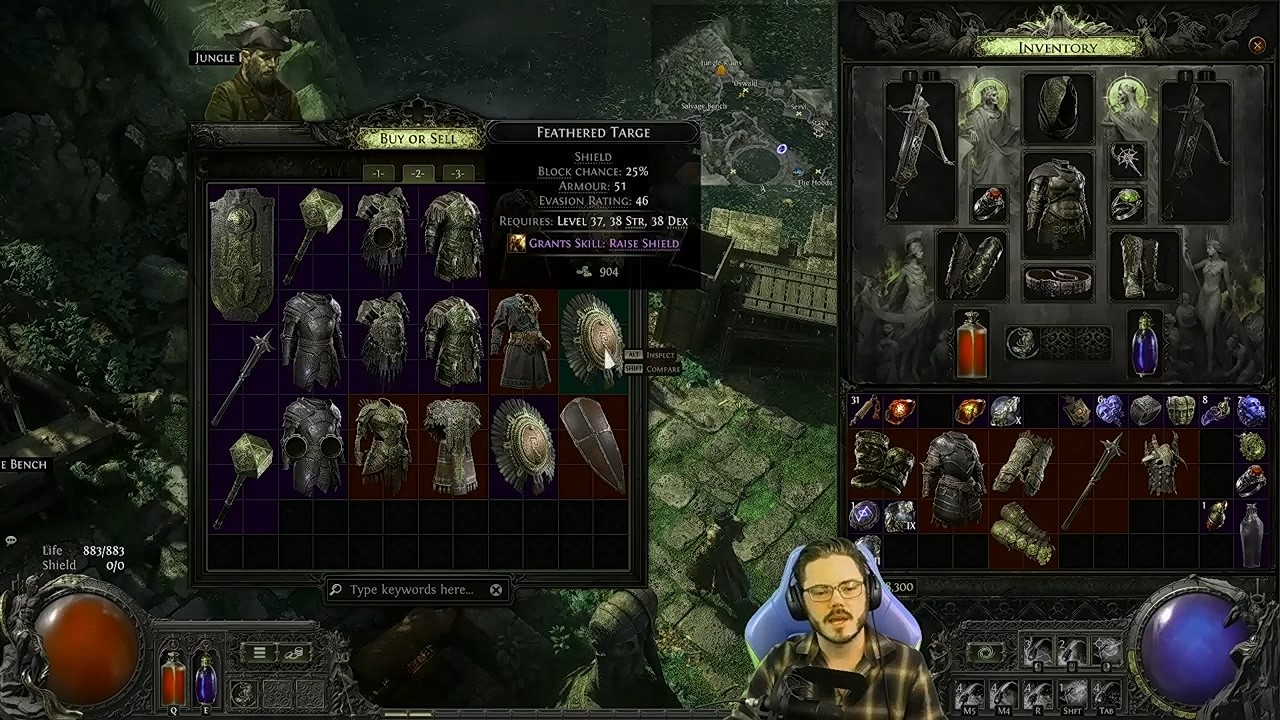Viewport: 1280px width, 720px height.
Task: Switch to vendor tab -1-
Action: pos(378,173)
